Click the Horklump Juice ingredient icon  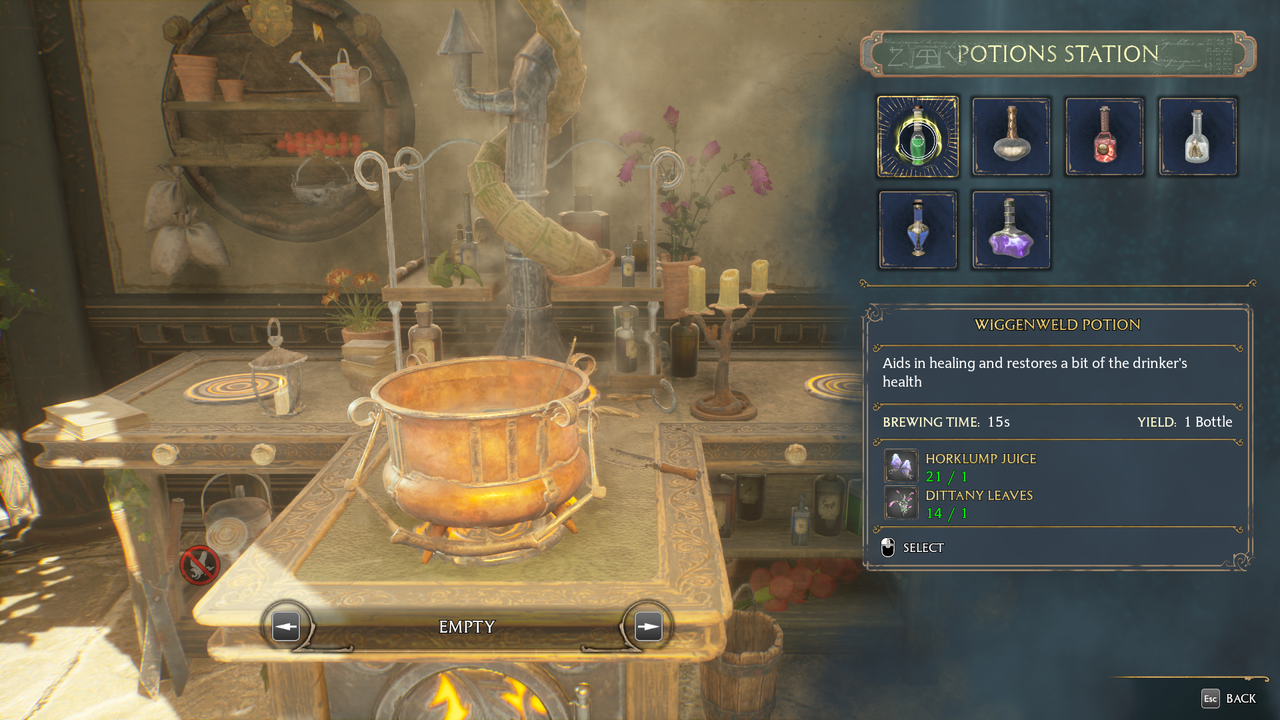coord(901,466)
